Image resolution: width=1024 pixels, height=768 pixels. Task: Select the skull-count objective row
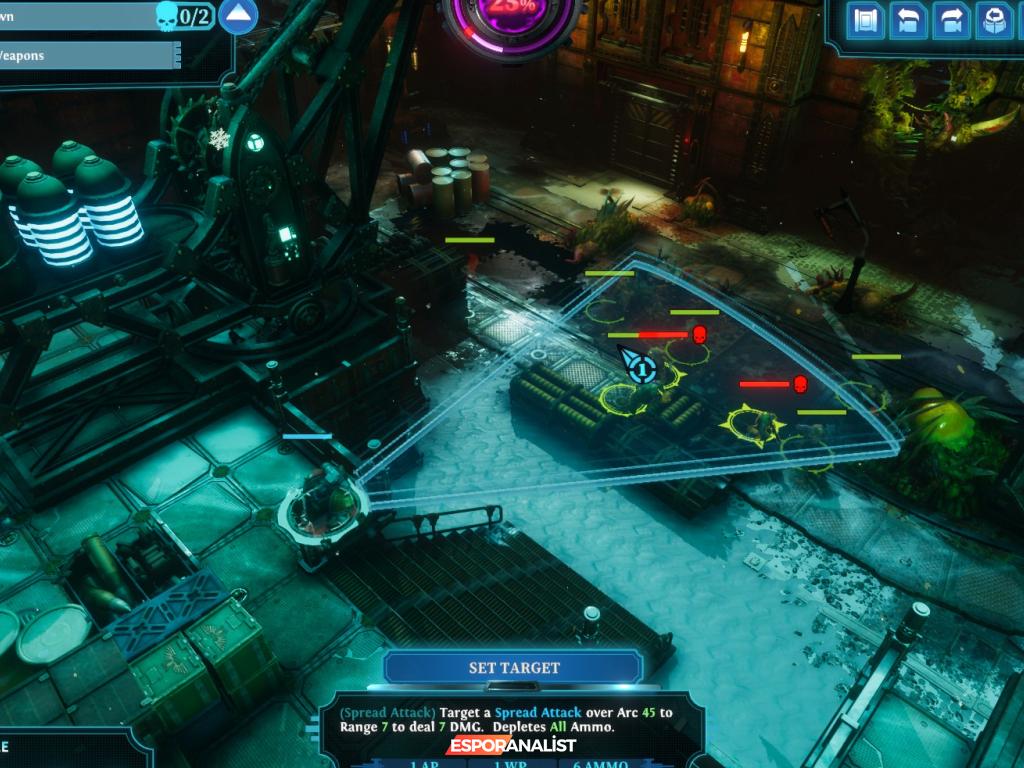tap(100, 16)
